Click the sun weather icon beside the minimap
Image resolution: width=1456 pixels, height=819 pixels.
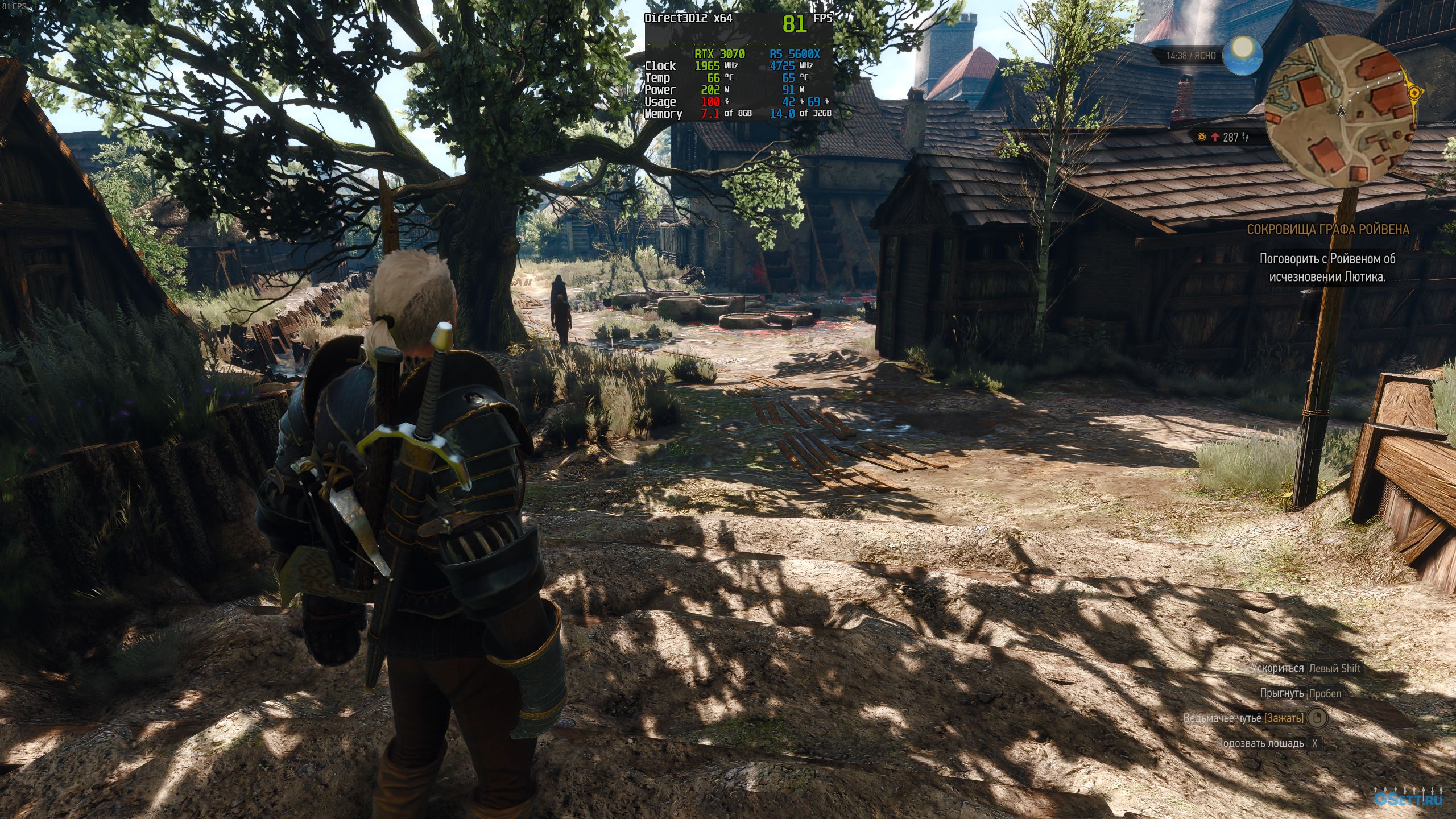tap(1243, 55)
